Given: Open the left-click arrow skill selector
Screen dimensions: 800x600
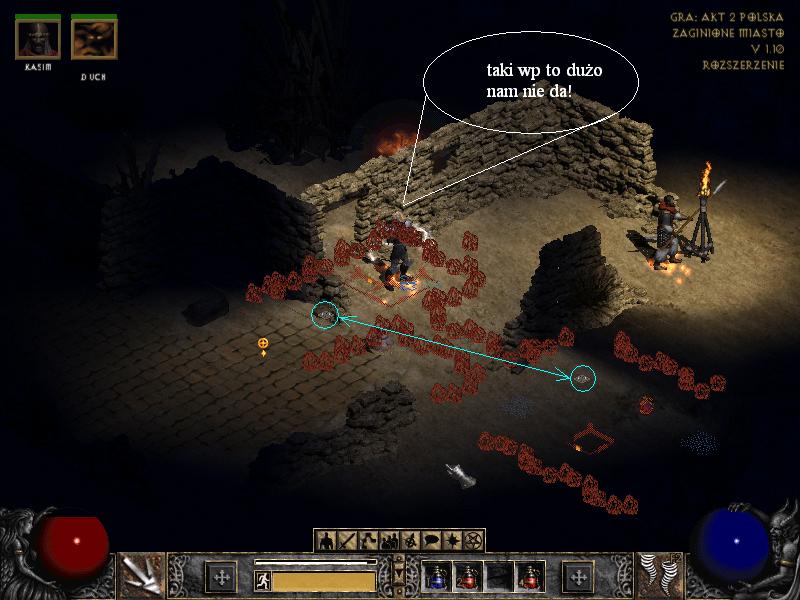Looking at the screenshot, I should (141, 576).
